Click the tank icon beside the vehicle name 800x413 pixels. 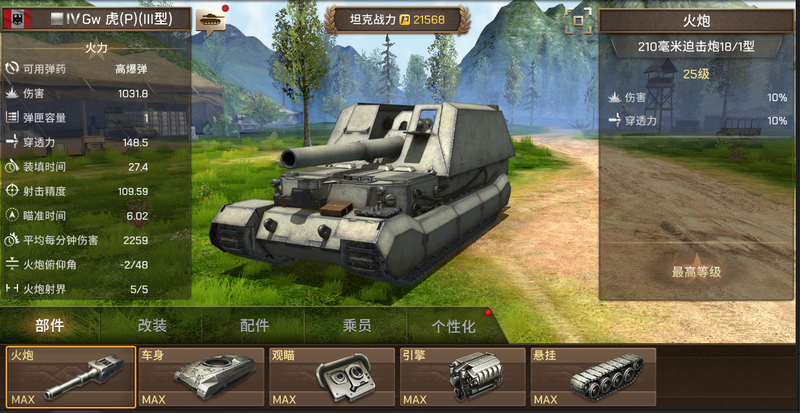click(x=211, y=19)
